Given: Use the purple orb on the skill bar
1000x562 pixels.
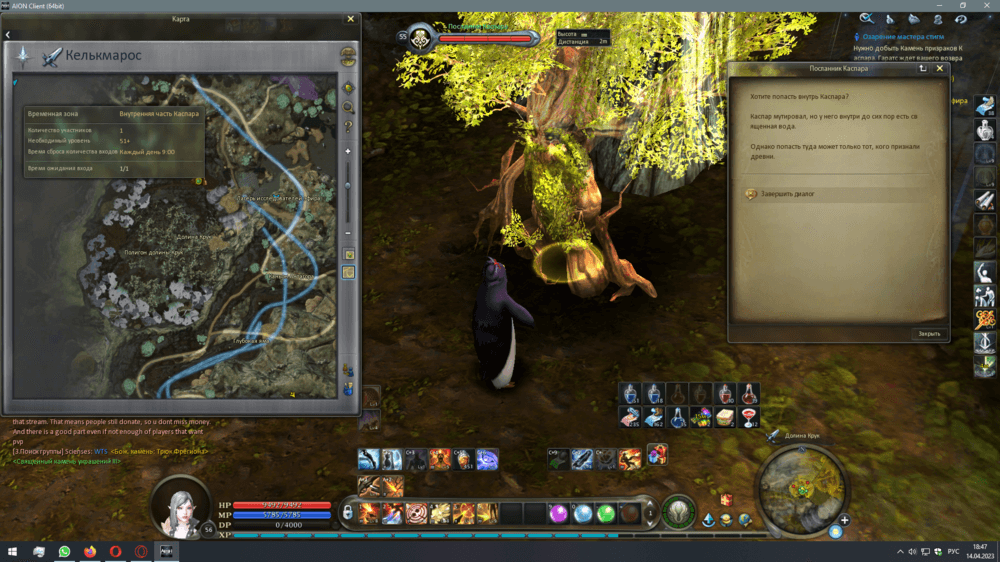Looking at the screenshot, I should [559, 513].
